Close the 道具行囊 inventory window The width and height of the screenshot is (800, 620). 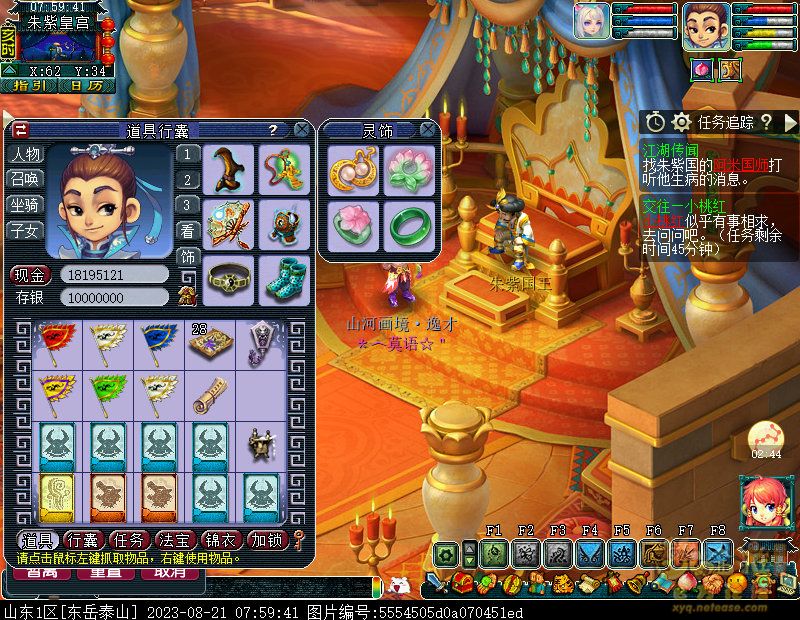(x=301, y=130)
